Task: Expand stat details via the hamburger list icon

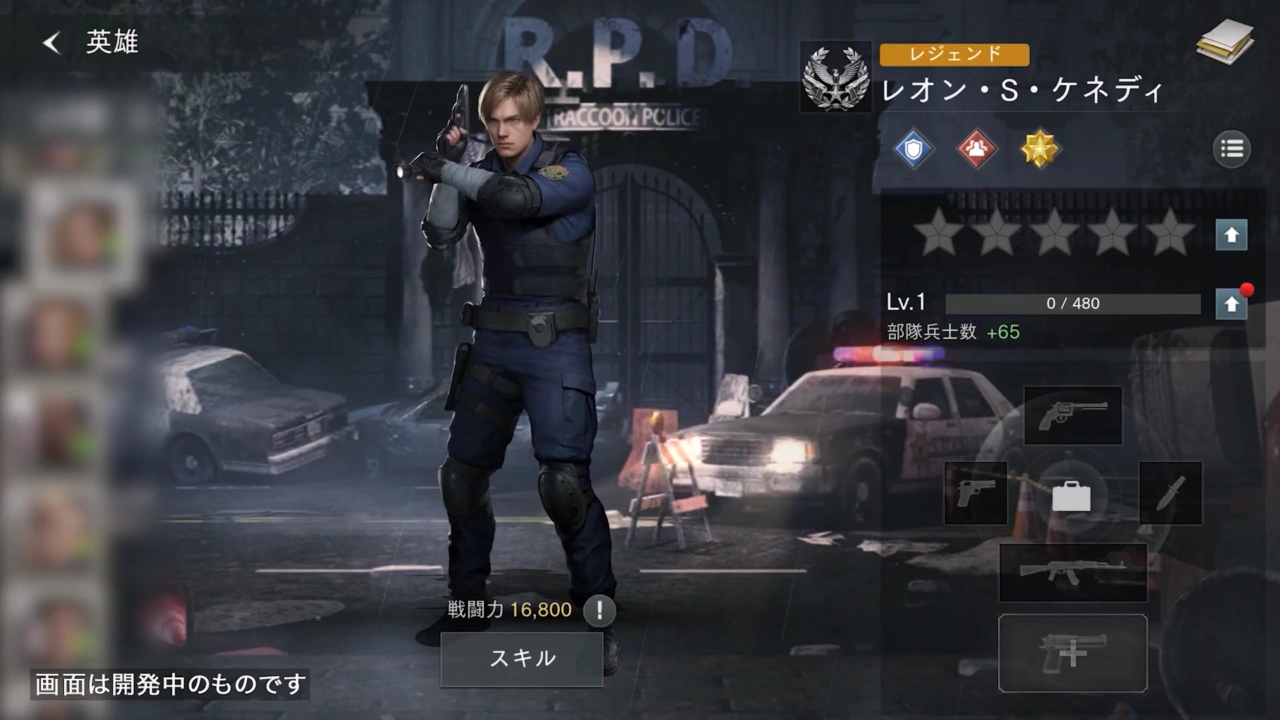Action: point(1231,148)
